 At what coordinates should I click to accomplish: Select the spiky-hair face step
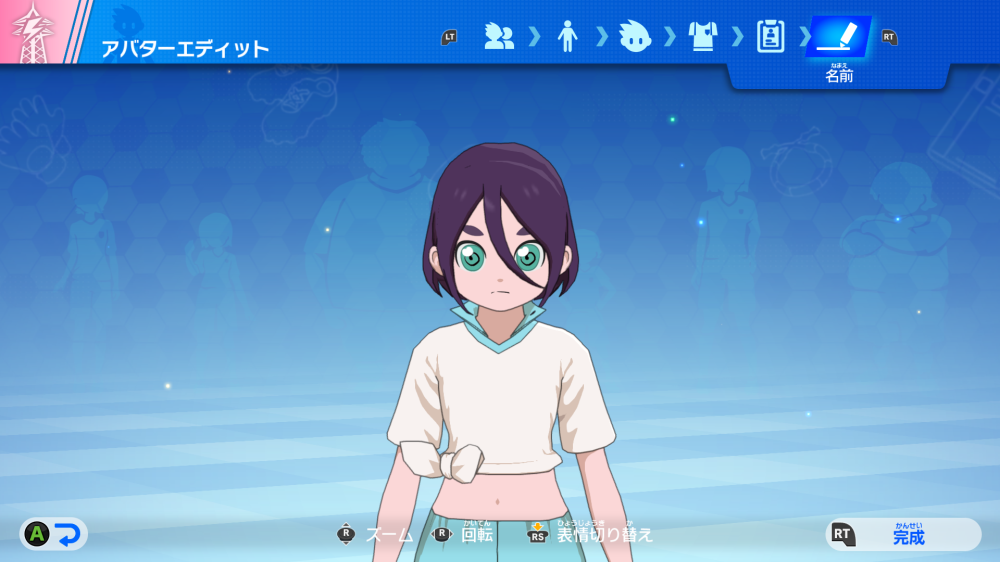click(634, 37)
